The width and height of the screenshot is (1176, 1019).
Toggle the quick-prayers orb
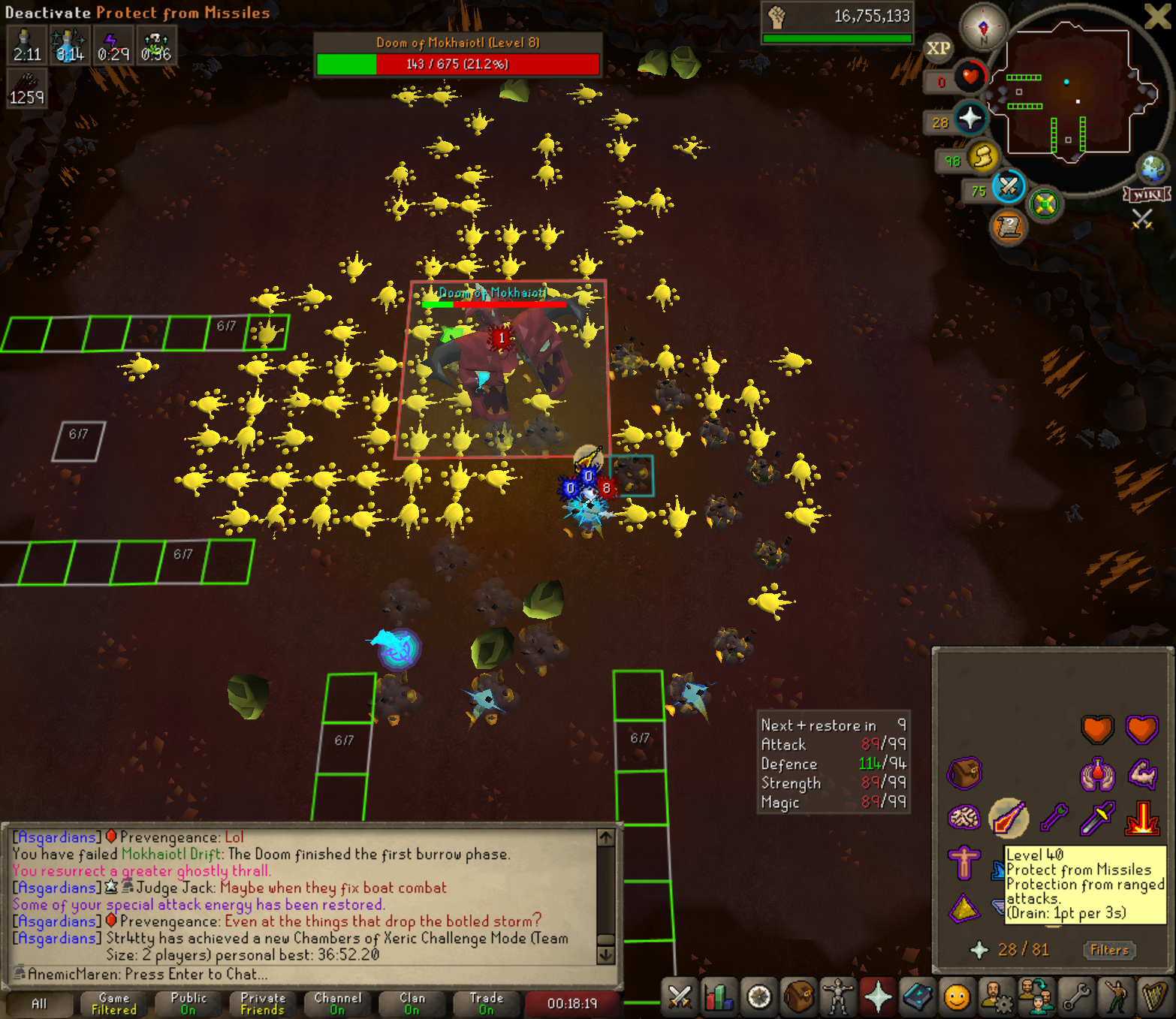click(x=970, y=118)
